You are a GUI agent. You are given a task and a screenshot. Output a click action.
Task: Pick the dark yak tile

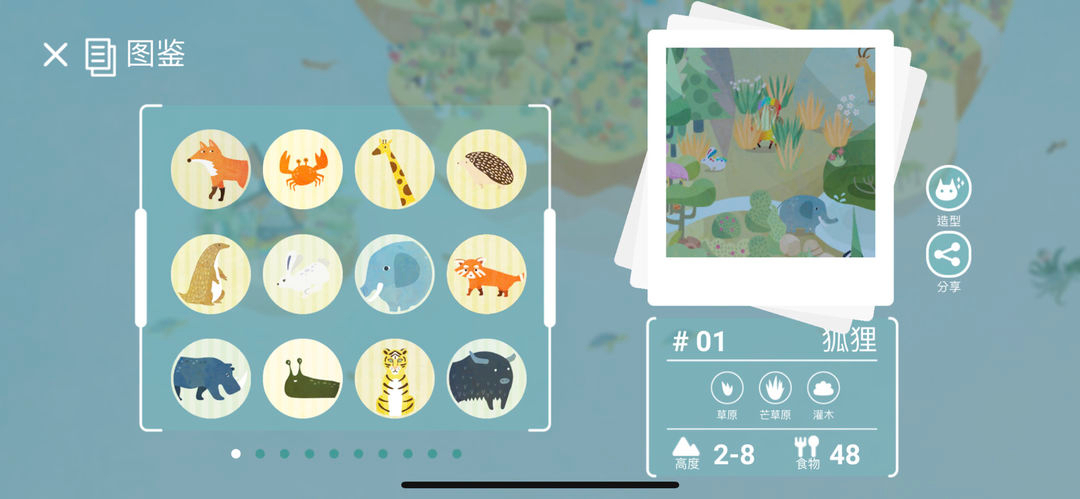[x=486, y=378]
